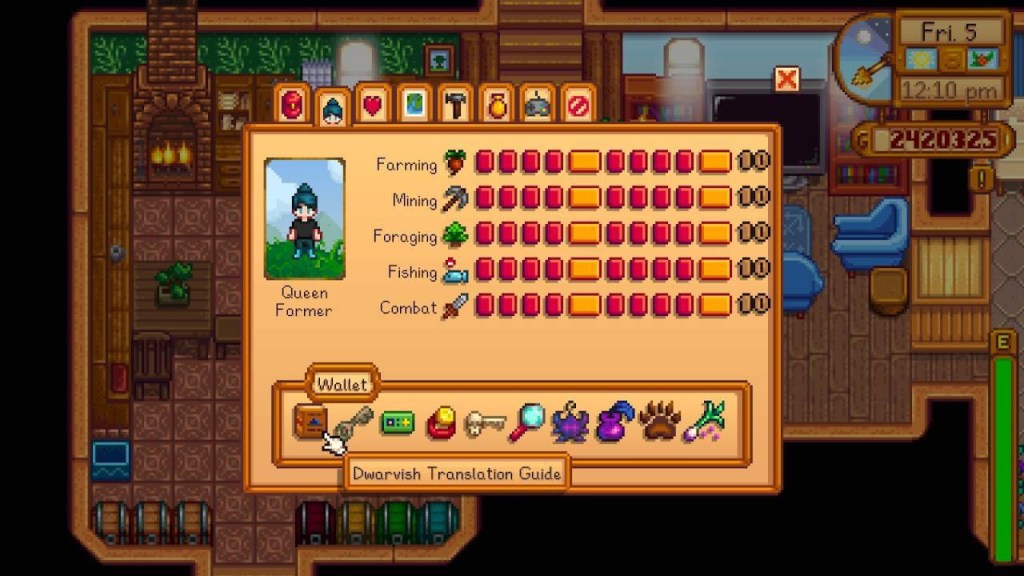
Task: Click the Skull Key icon
Action: [485, 423]
